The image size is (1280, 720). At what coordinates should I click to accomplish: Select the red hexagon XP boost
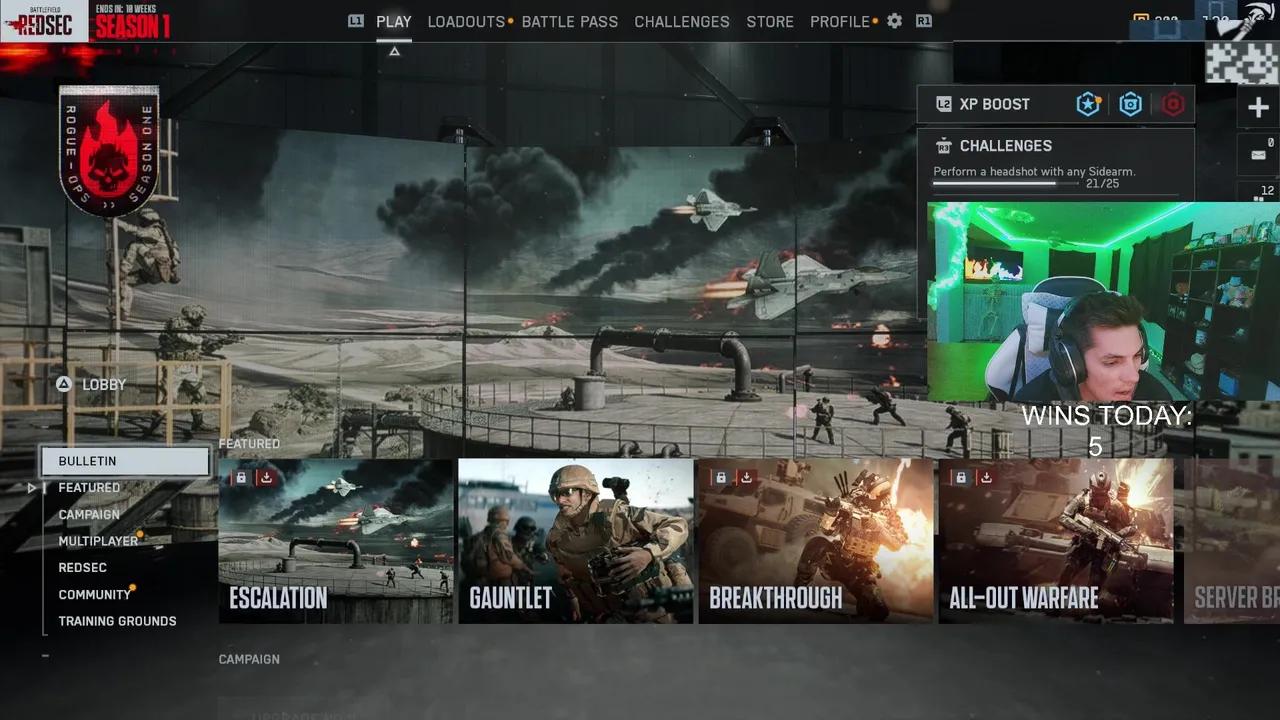(x=1172, y=104)
